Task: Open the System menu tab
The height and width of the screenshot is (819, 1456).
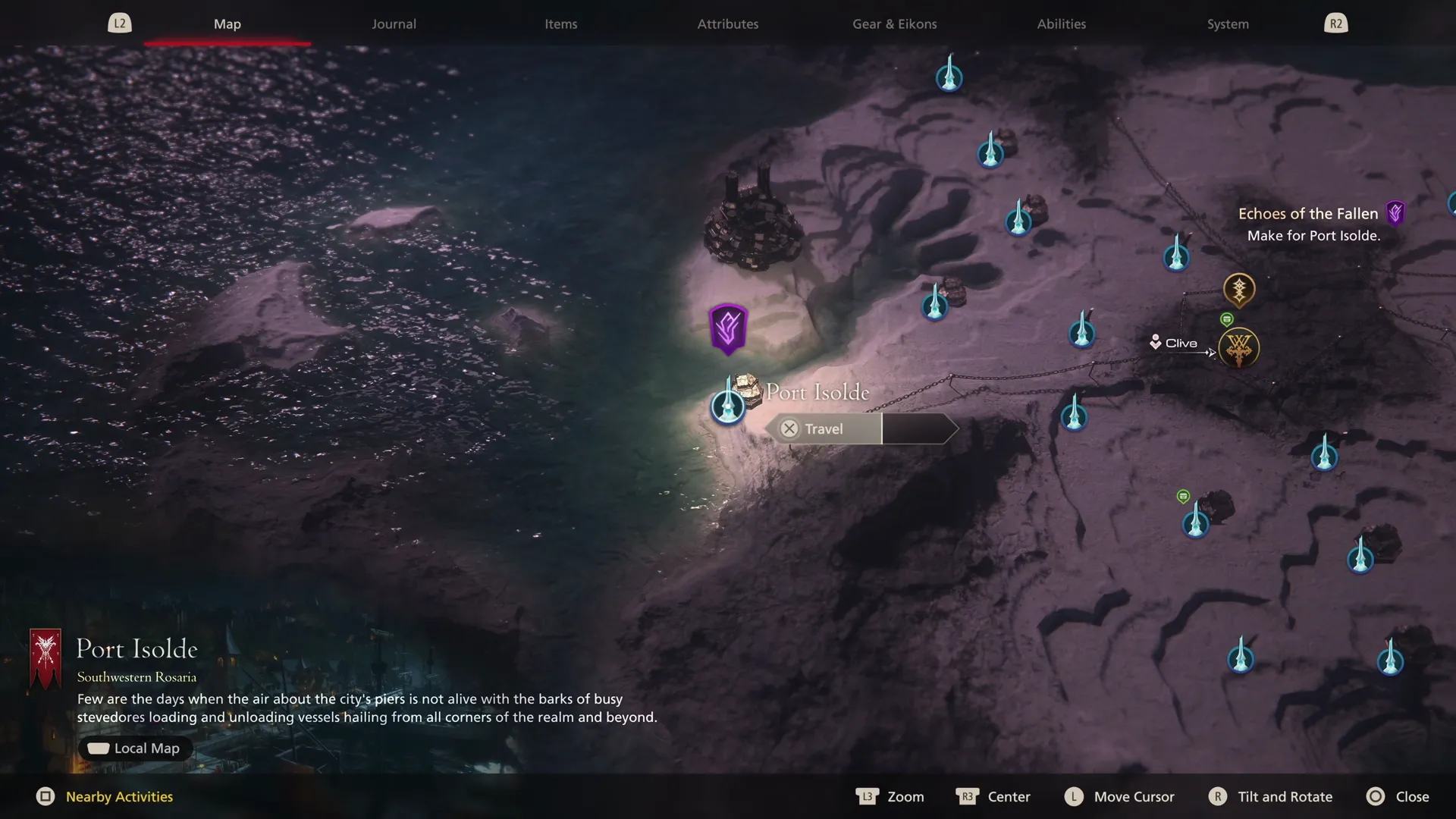Action: 1227,24
